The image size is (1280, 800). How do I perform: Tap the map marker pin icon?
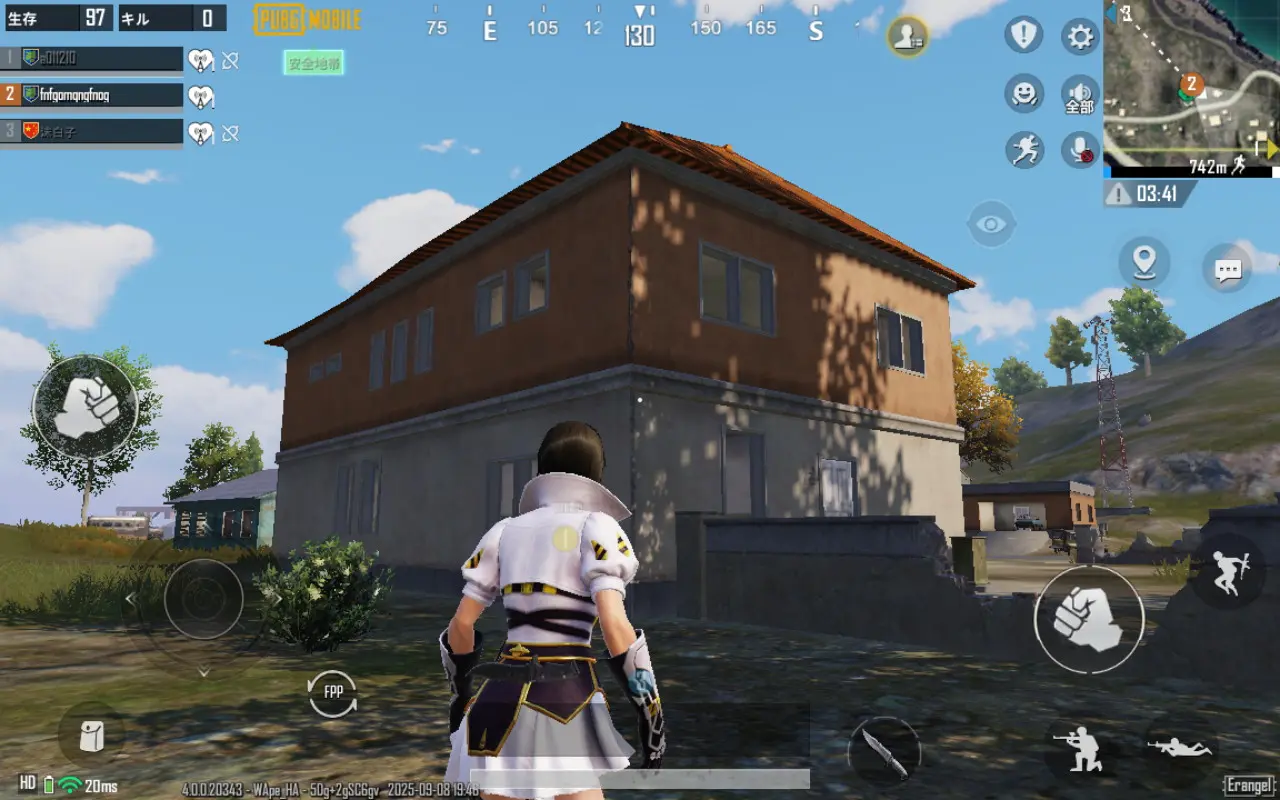tap(1144, 262)
